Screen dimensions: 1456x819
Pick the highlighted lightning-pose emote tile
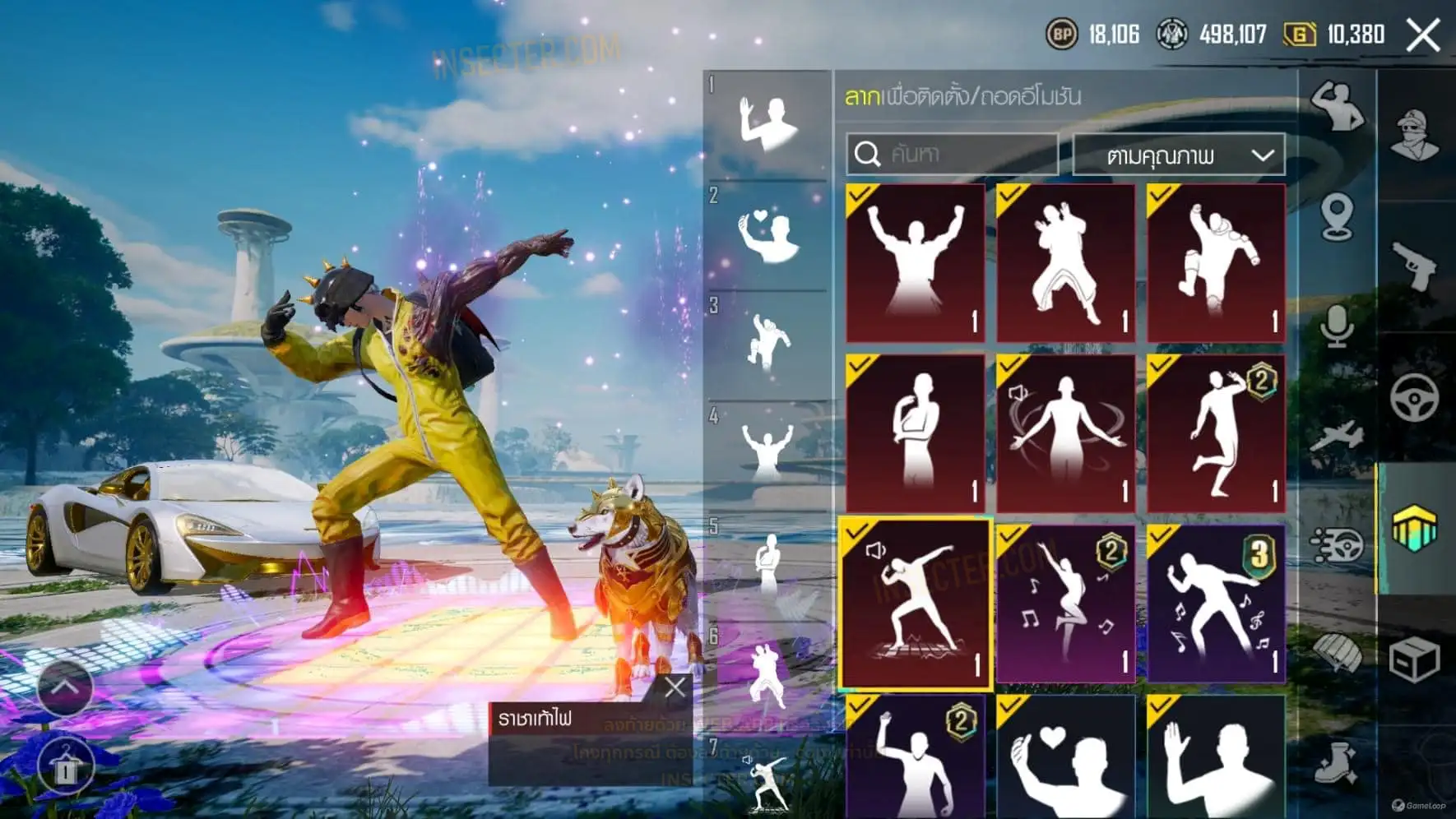tap(915, 604)
